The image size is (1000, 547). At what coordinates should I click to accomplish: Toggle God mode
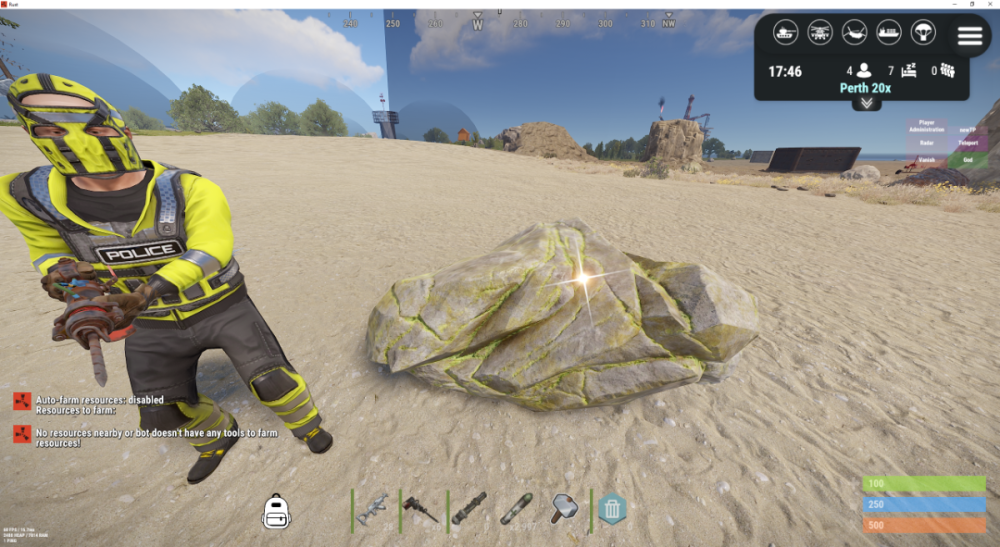pyautogui.click(x=967, y=159)
